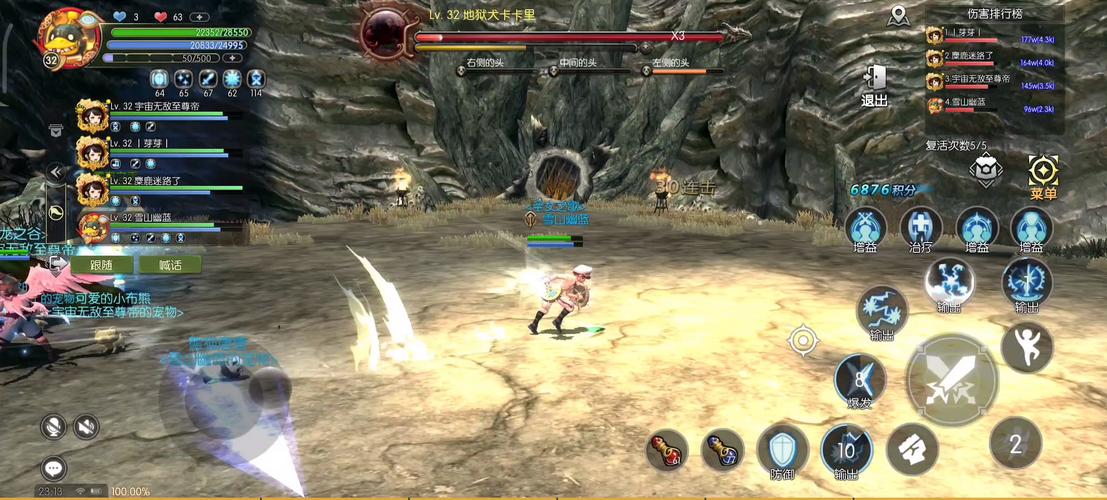This screenshot has height=500, width=1107.
Task: Open the chat bubble button
Action: (54, 467)
